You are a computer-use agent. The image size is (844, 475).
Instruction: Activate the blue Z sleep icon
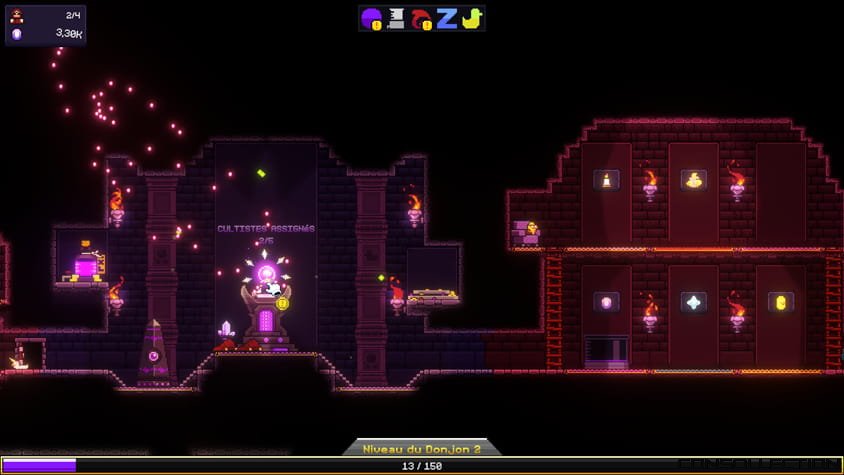tap(446, 18)
